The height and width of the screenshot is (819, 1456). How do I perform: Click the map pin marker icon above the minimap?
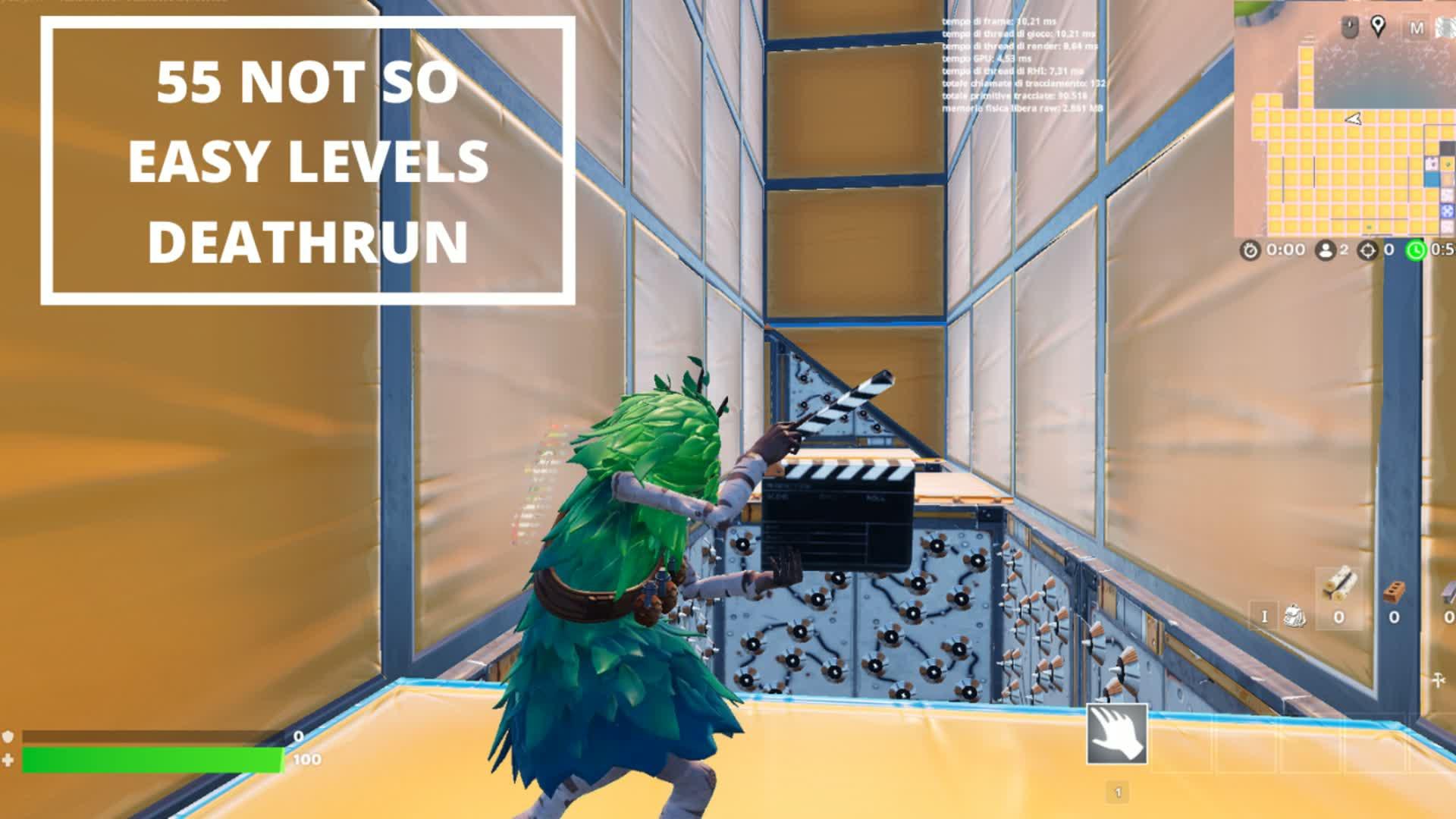[x=1378, y=26]
